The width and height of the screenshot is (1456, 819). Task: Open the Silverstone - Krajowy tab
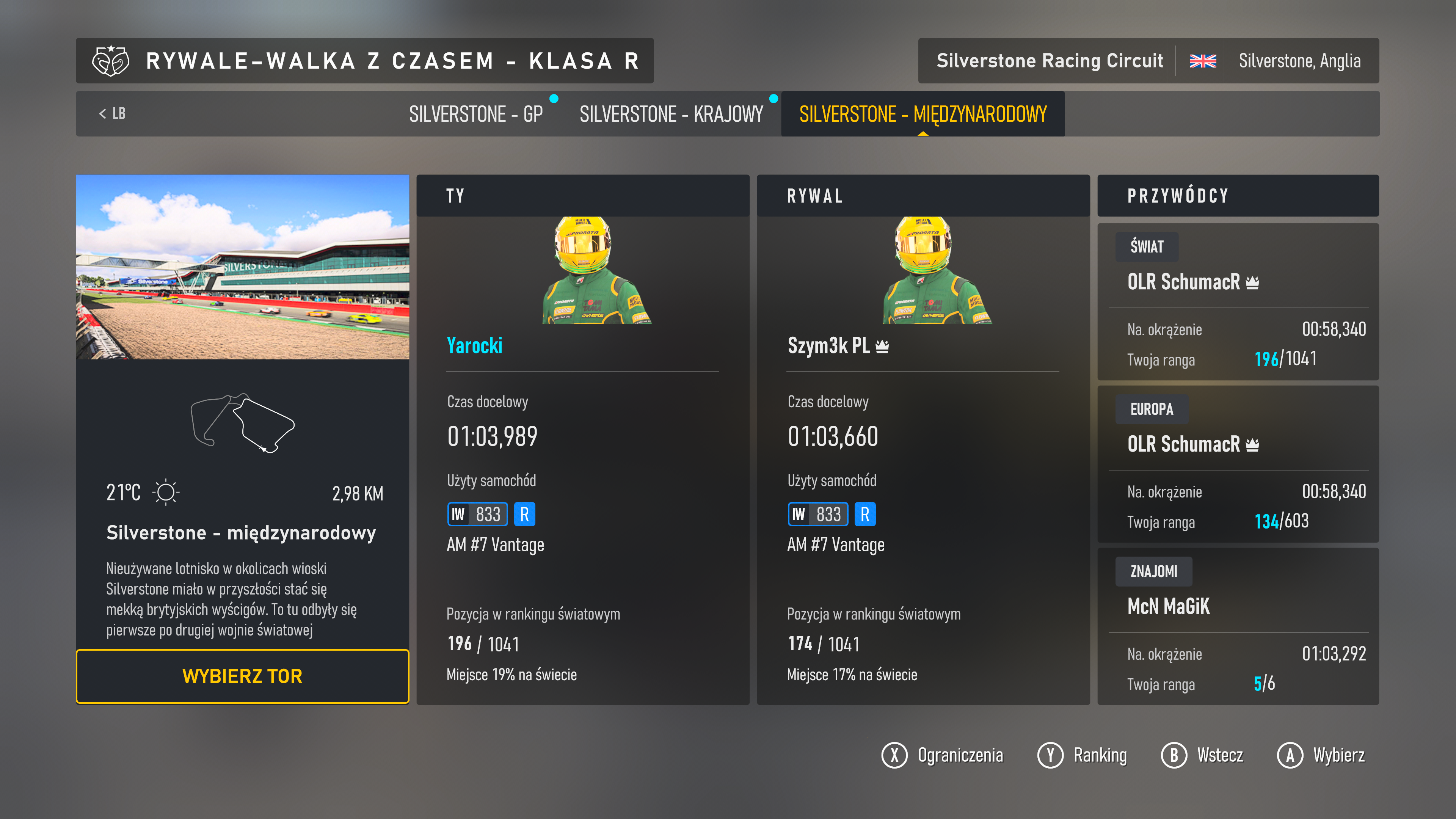pos(671,114)
